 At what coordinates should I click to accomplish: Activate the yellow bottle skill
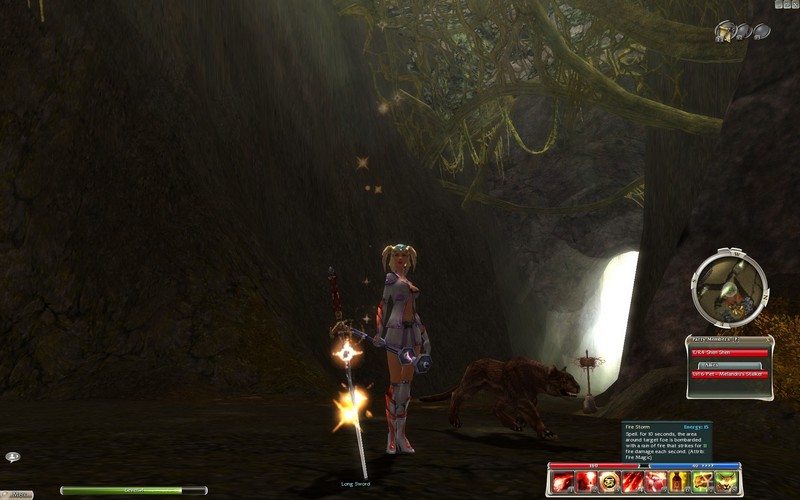pyautogui.click(x=682, y=483)
